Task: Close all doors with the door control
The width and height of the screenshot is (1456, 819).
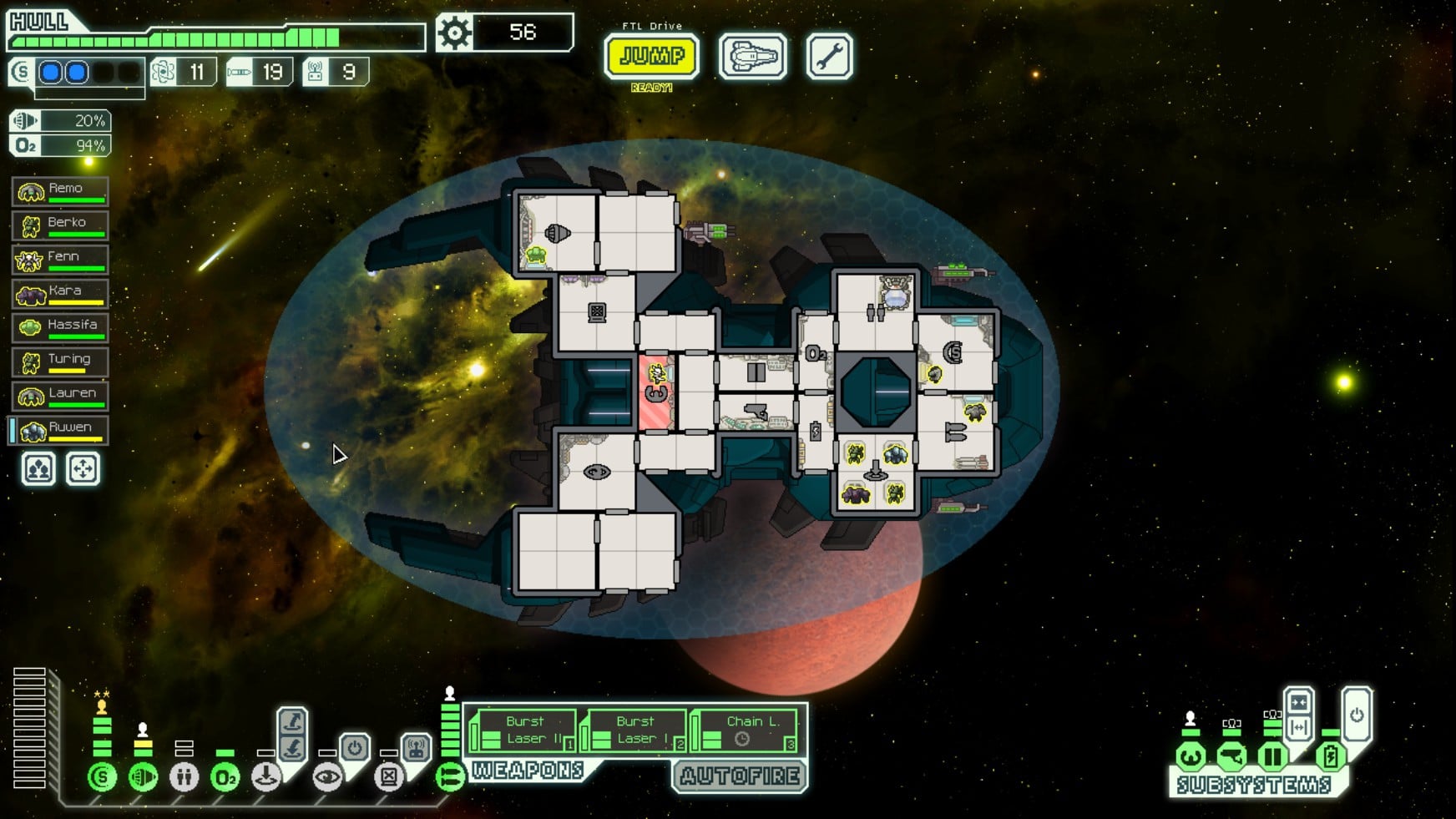Action: 1298,703
